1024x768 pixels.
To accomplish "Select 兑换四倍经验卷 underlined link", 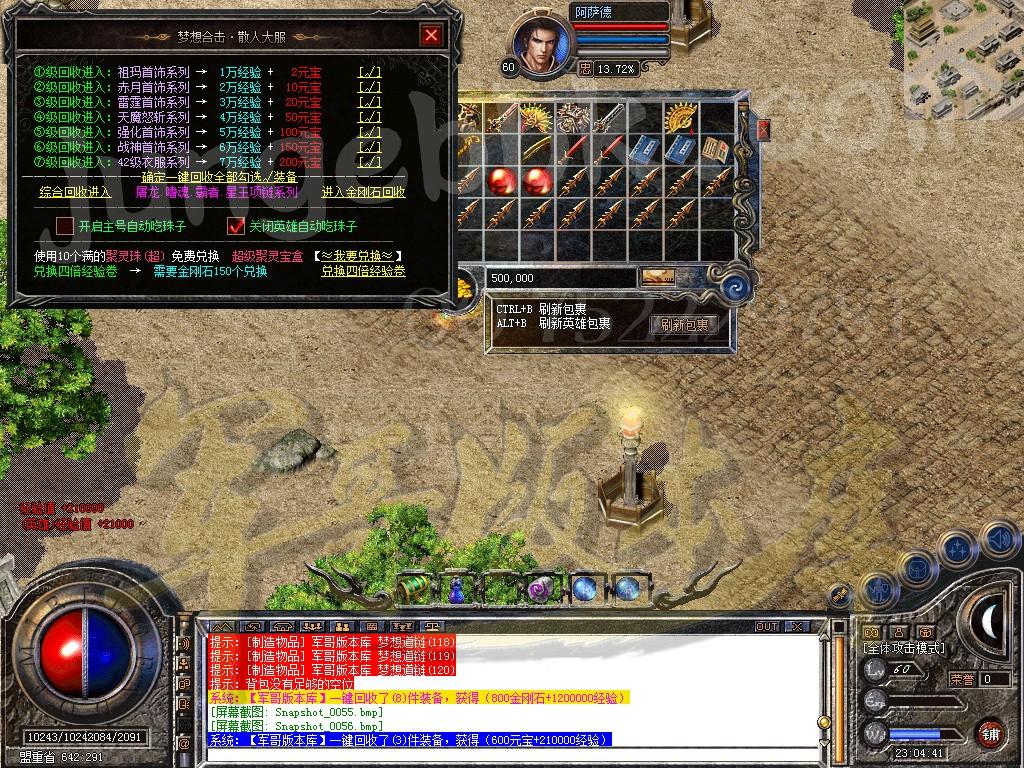I will coord(363,271).
